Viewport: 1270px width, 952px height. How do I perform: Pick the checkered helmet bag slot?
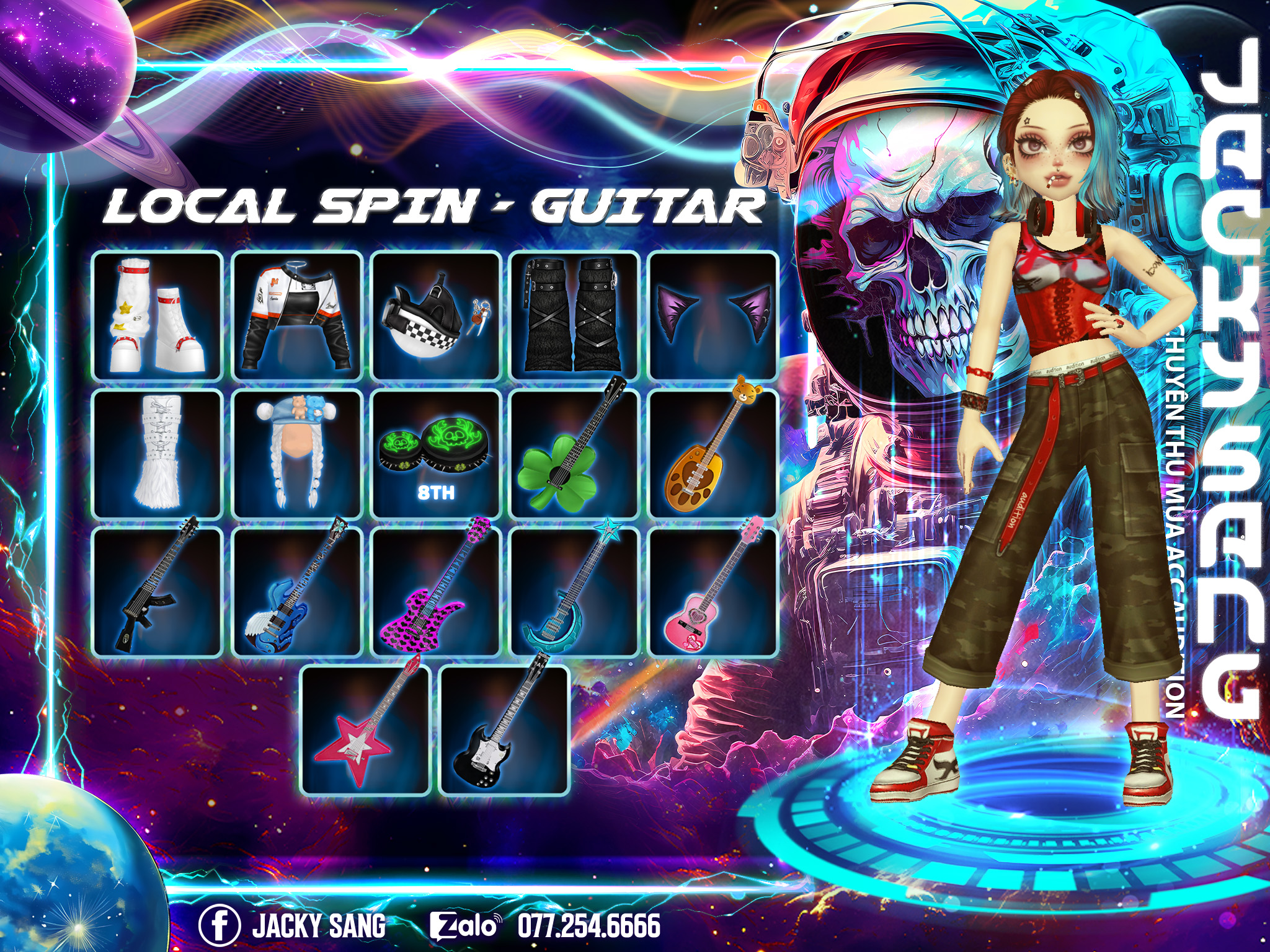tap(436, 316)
